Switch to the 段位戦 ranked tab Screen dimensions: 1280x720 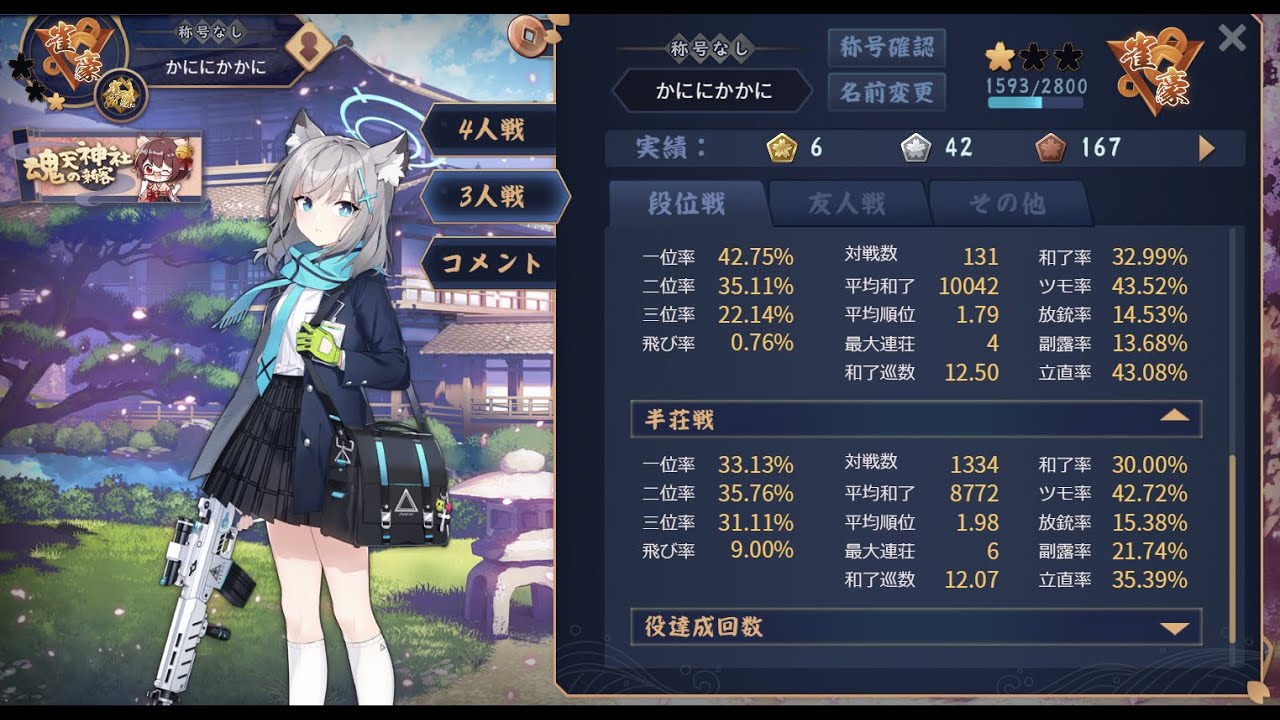click(687, 204)
